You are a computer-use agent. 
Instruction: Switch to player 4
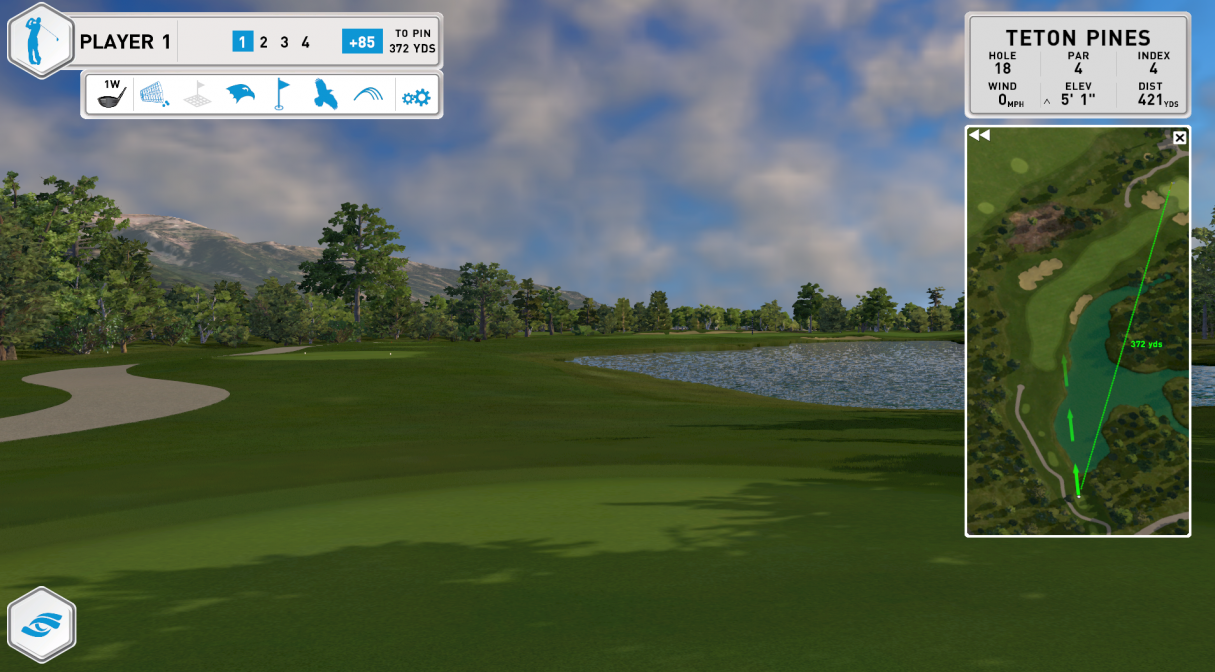tap(305, 42)
